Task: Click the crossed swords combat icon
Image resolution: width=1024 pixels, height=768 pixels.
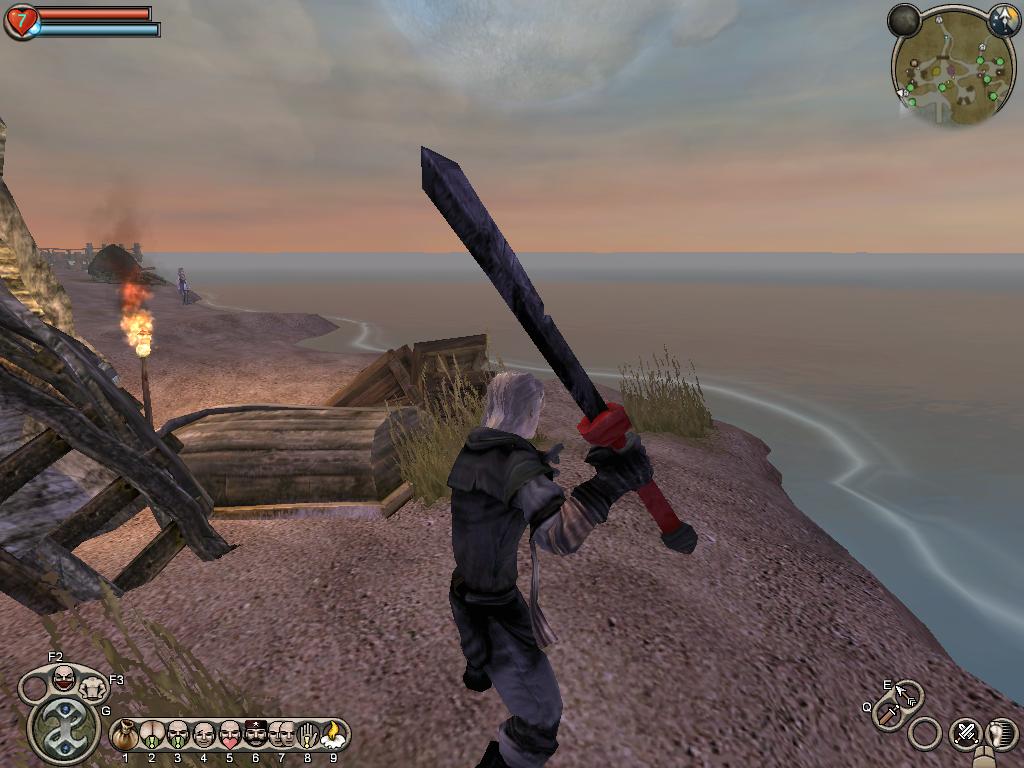Action: pyautogui.click(x=965, y=734)
